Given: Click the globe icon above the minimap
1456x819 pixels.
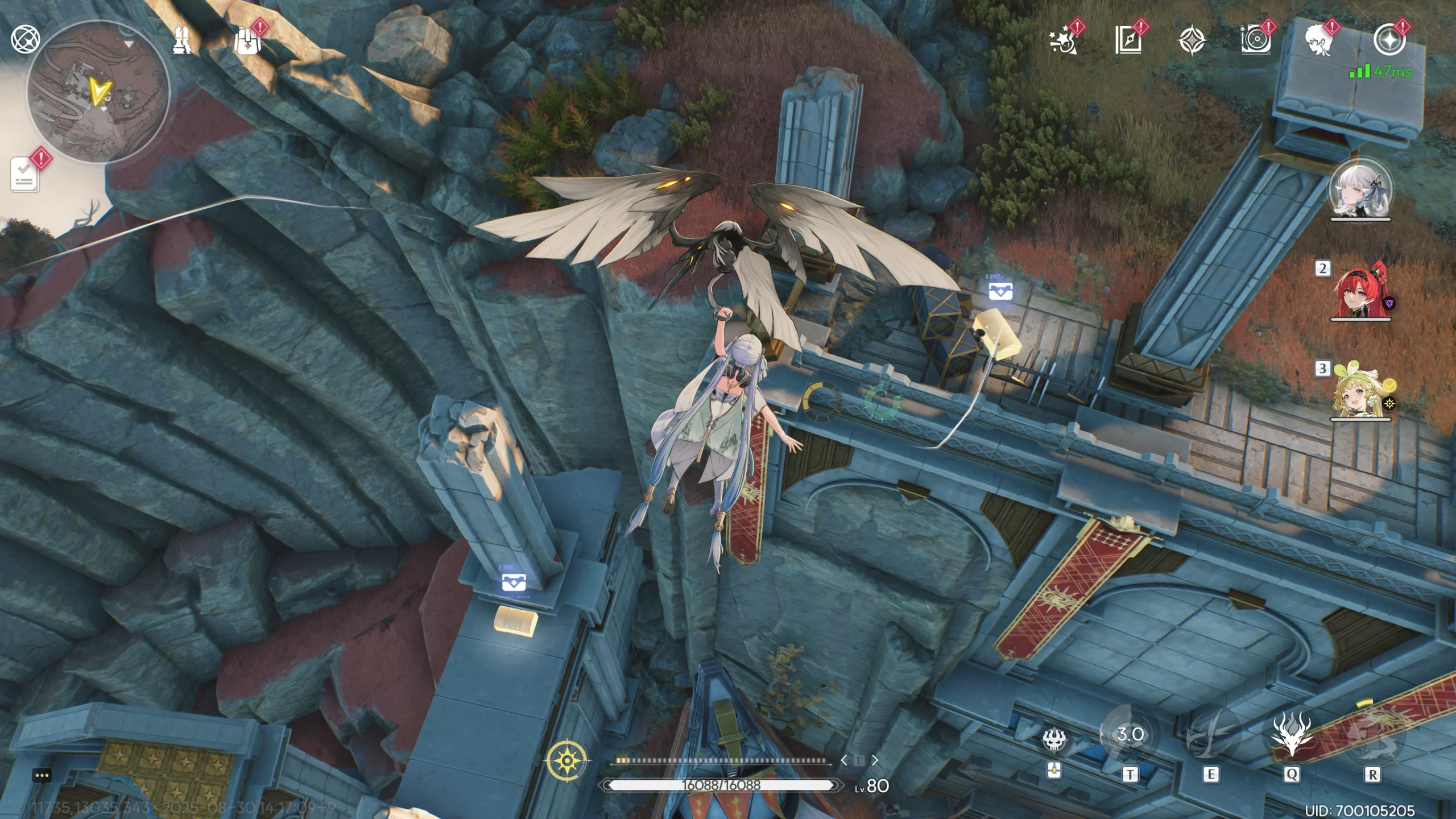Looking at the screenshot, I should 25,39.
